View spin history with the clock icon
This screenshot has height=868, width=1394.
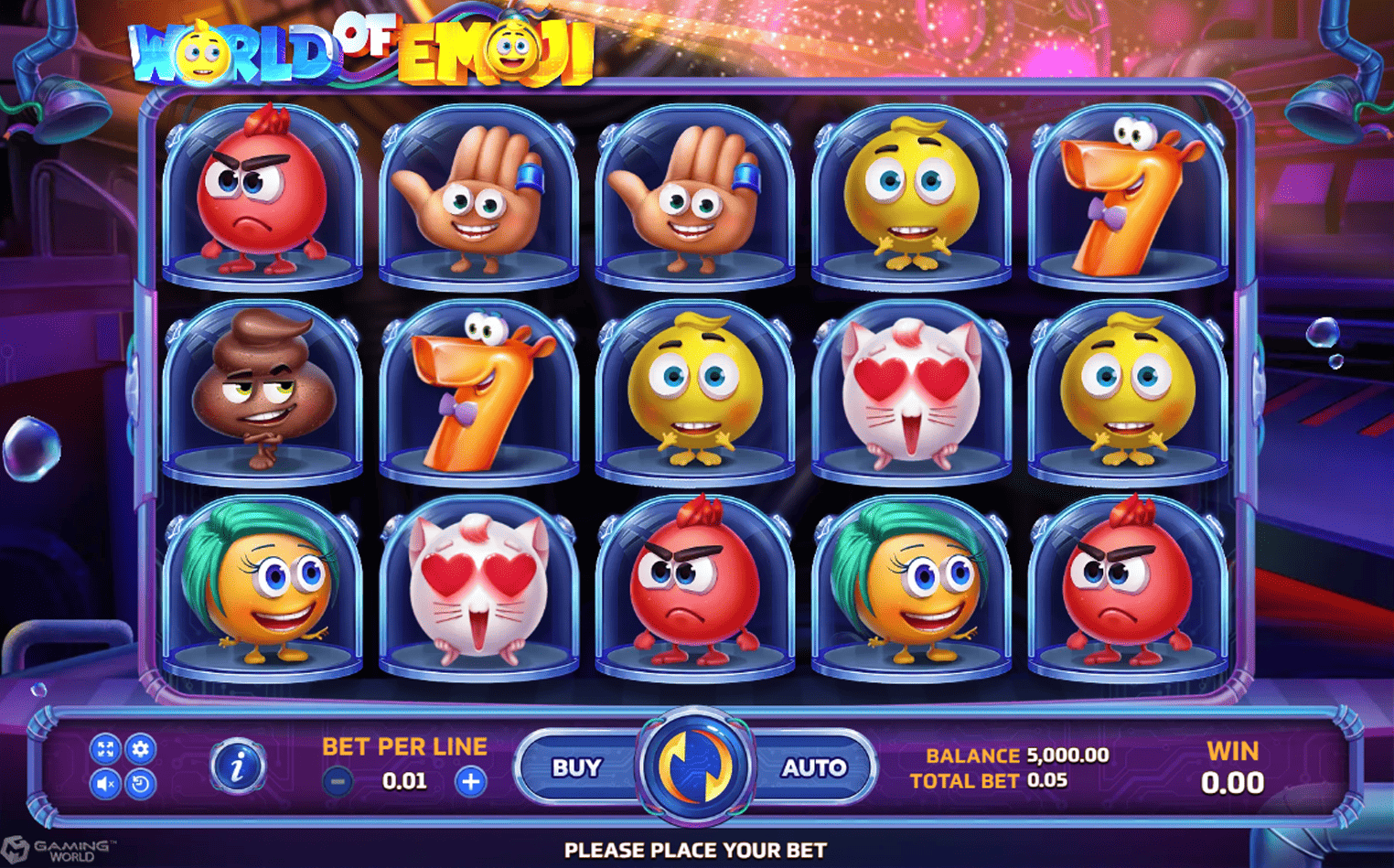139,784
